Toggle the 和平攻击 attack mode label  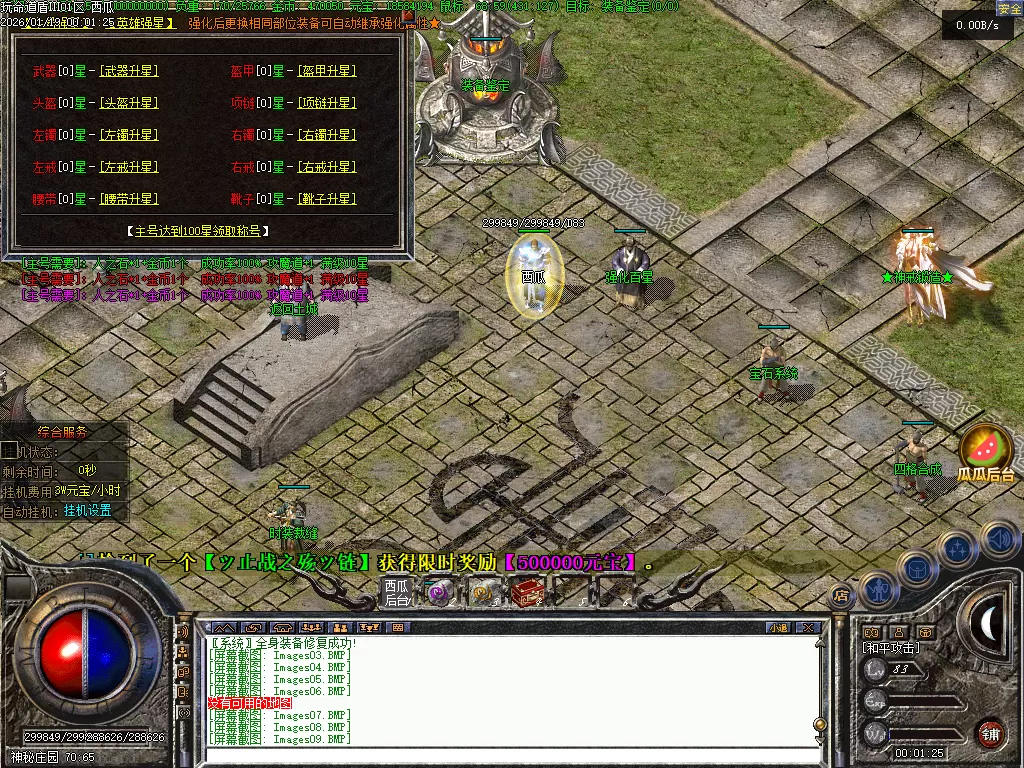pos(891,648)
